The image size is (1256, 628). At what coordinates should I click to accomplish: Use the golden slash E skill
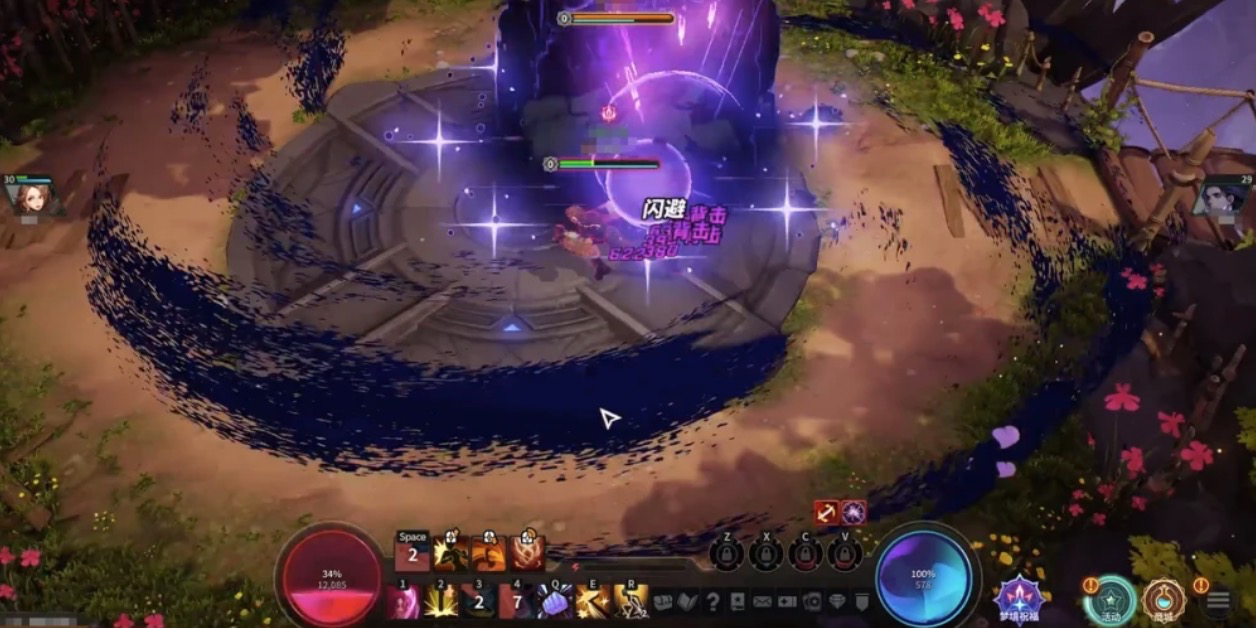pos(593,601)
